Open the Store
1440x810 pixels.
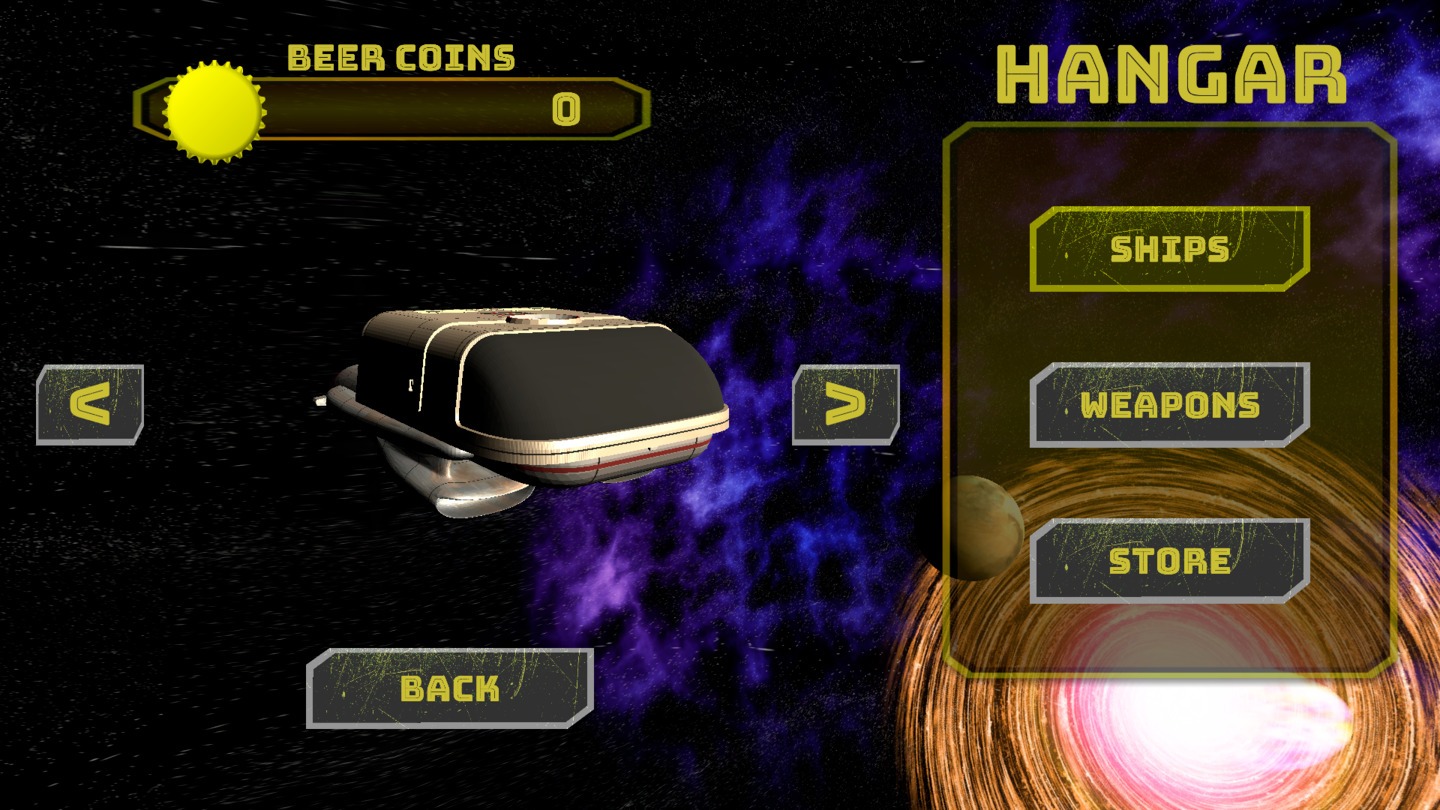1169,561
